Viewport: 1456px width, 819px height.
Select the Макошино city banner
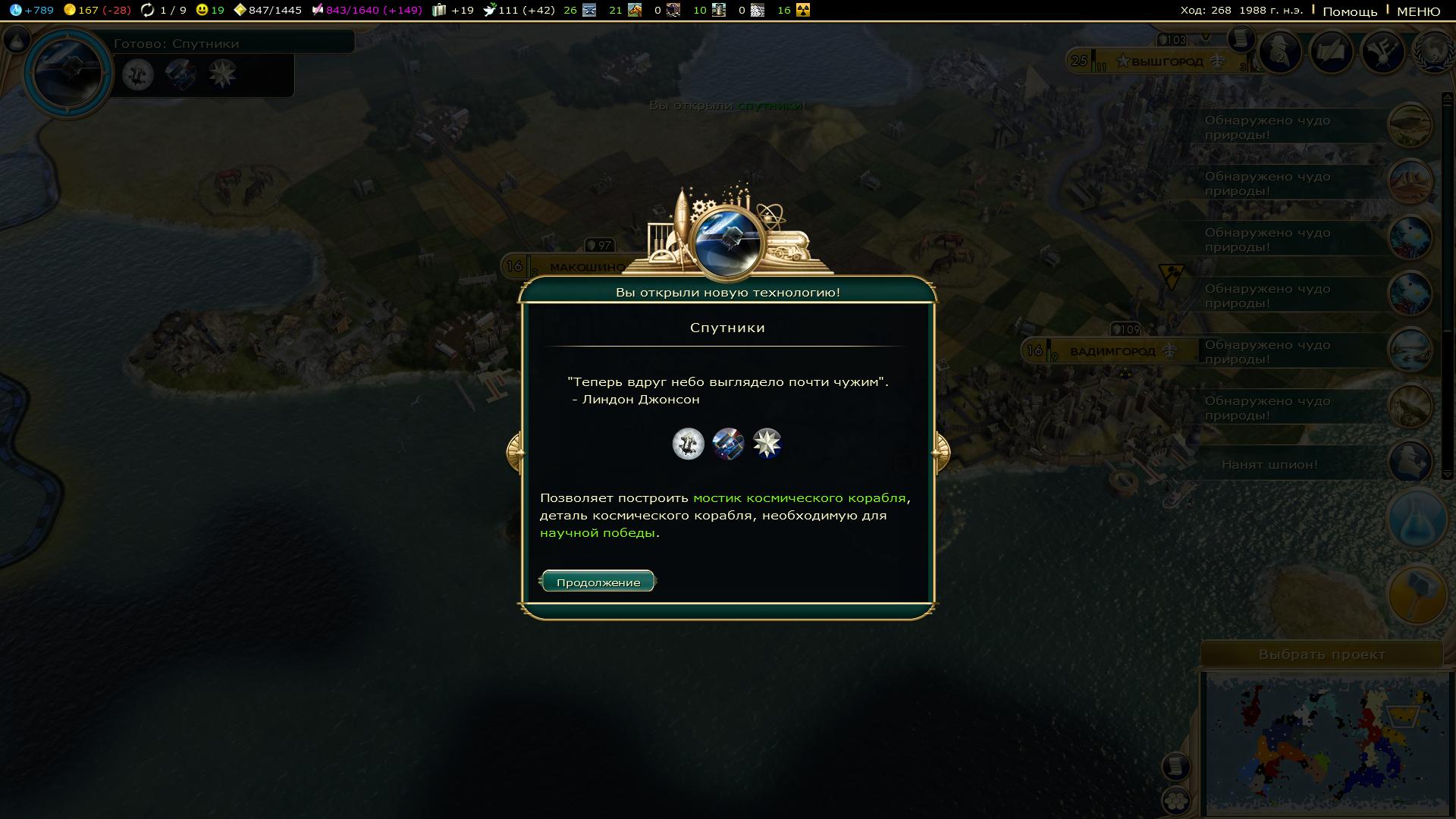[584, 267]
